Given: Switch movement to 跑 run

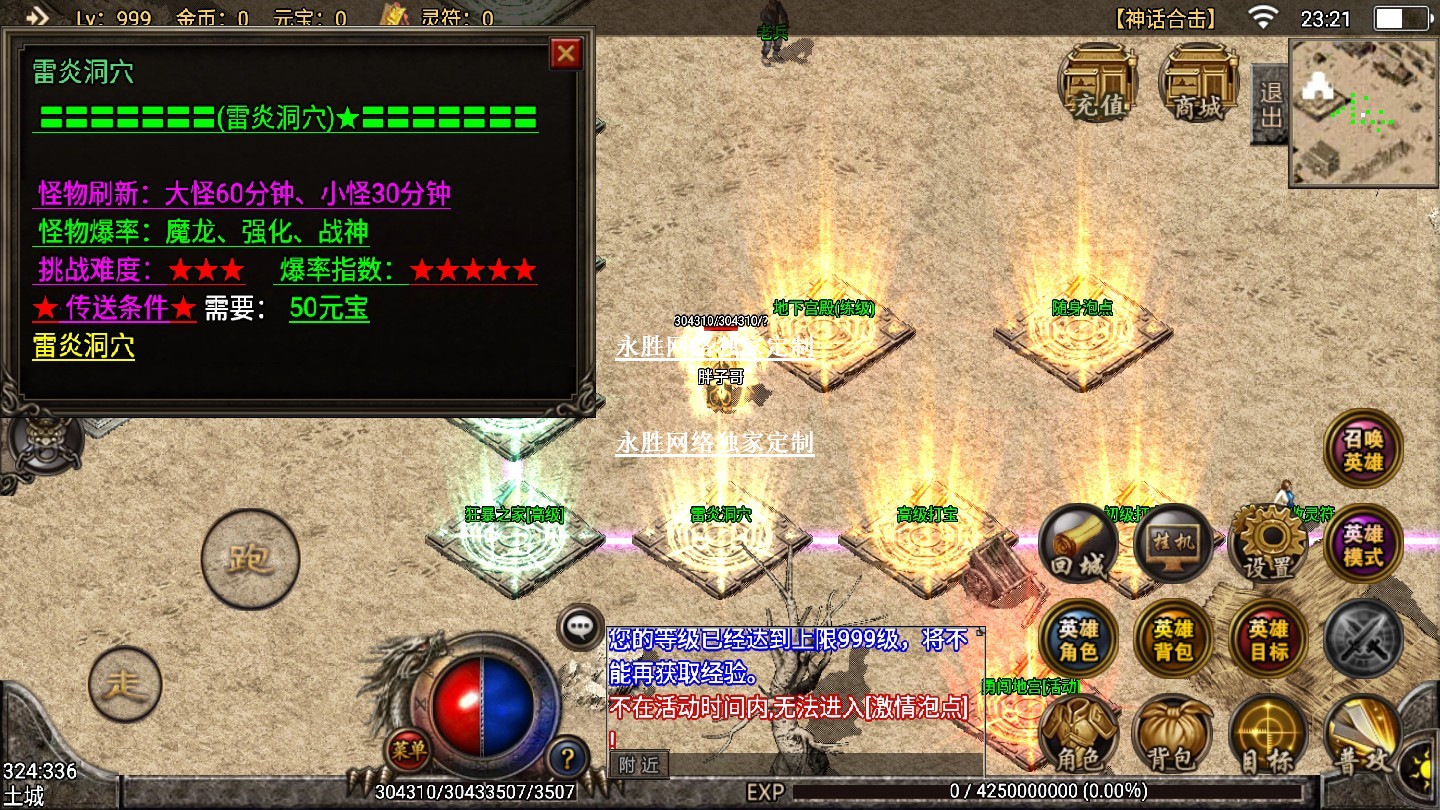Looking at the screenshot, I should 250,559.
